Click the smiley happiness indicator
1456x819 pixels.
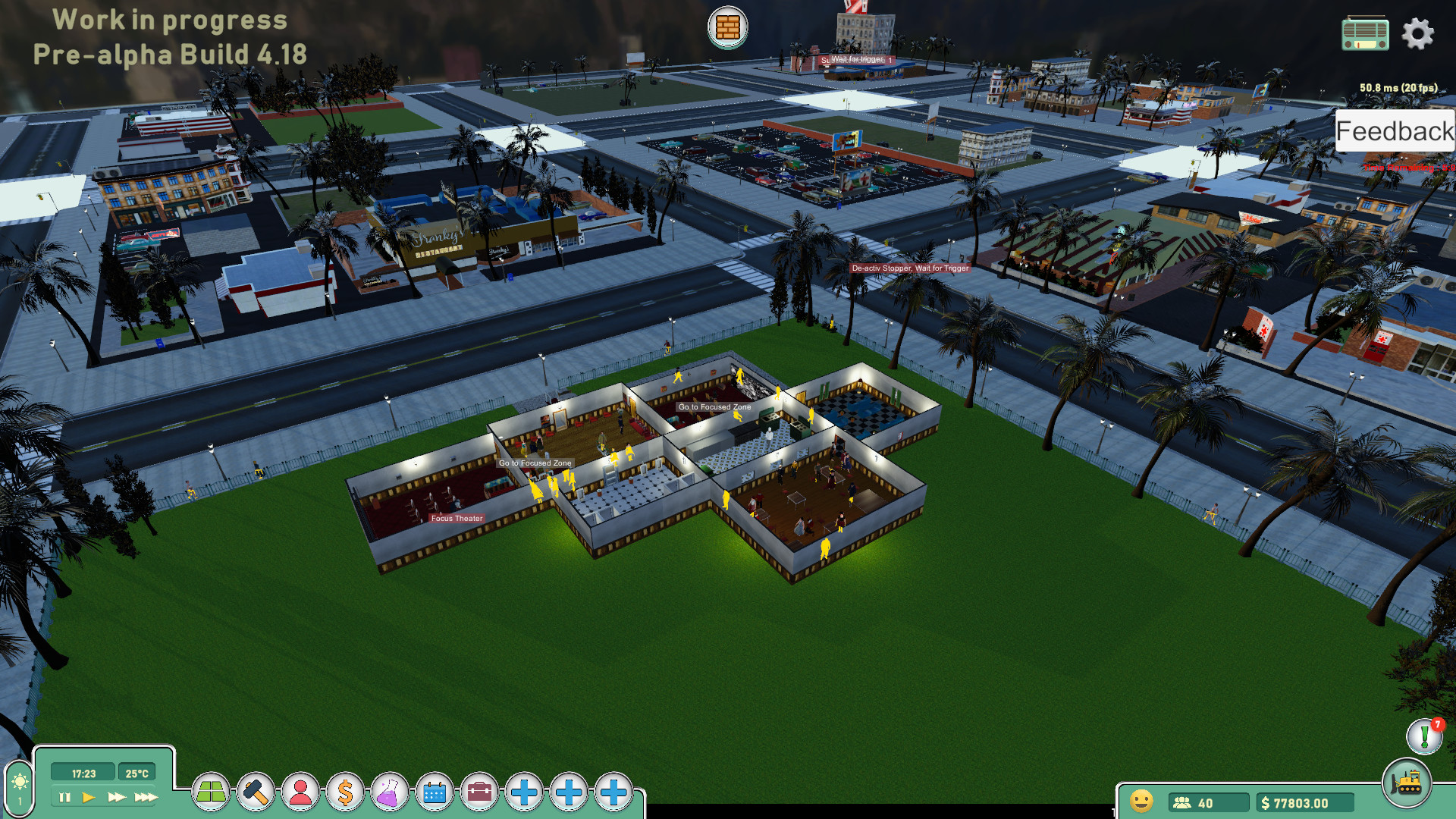[x=1140, y=801]
